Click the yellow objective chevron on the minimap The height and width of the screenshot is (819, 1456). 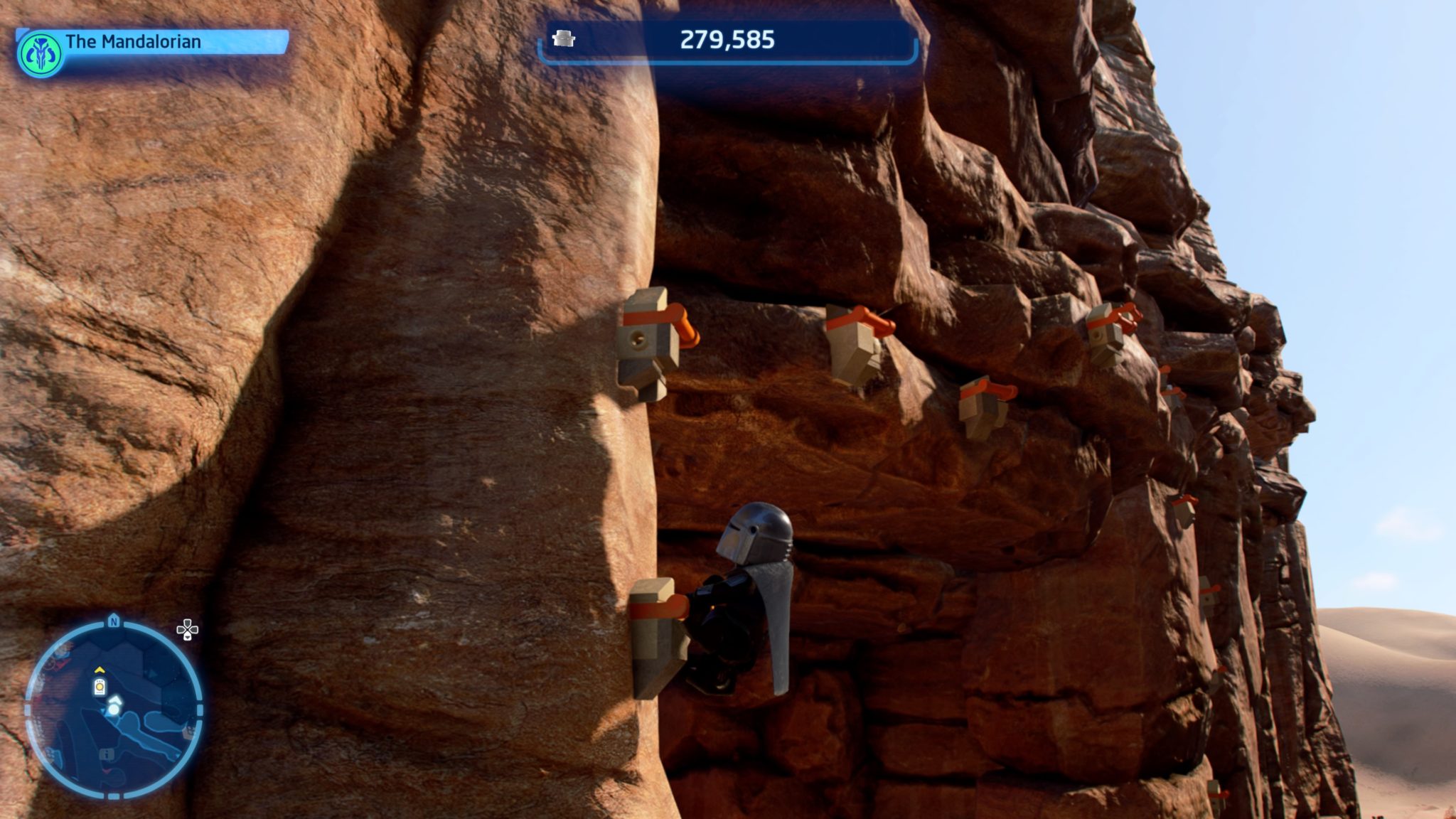pyautogui.click(x=100, y=670)
